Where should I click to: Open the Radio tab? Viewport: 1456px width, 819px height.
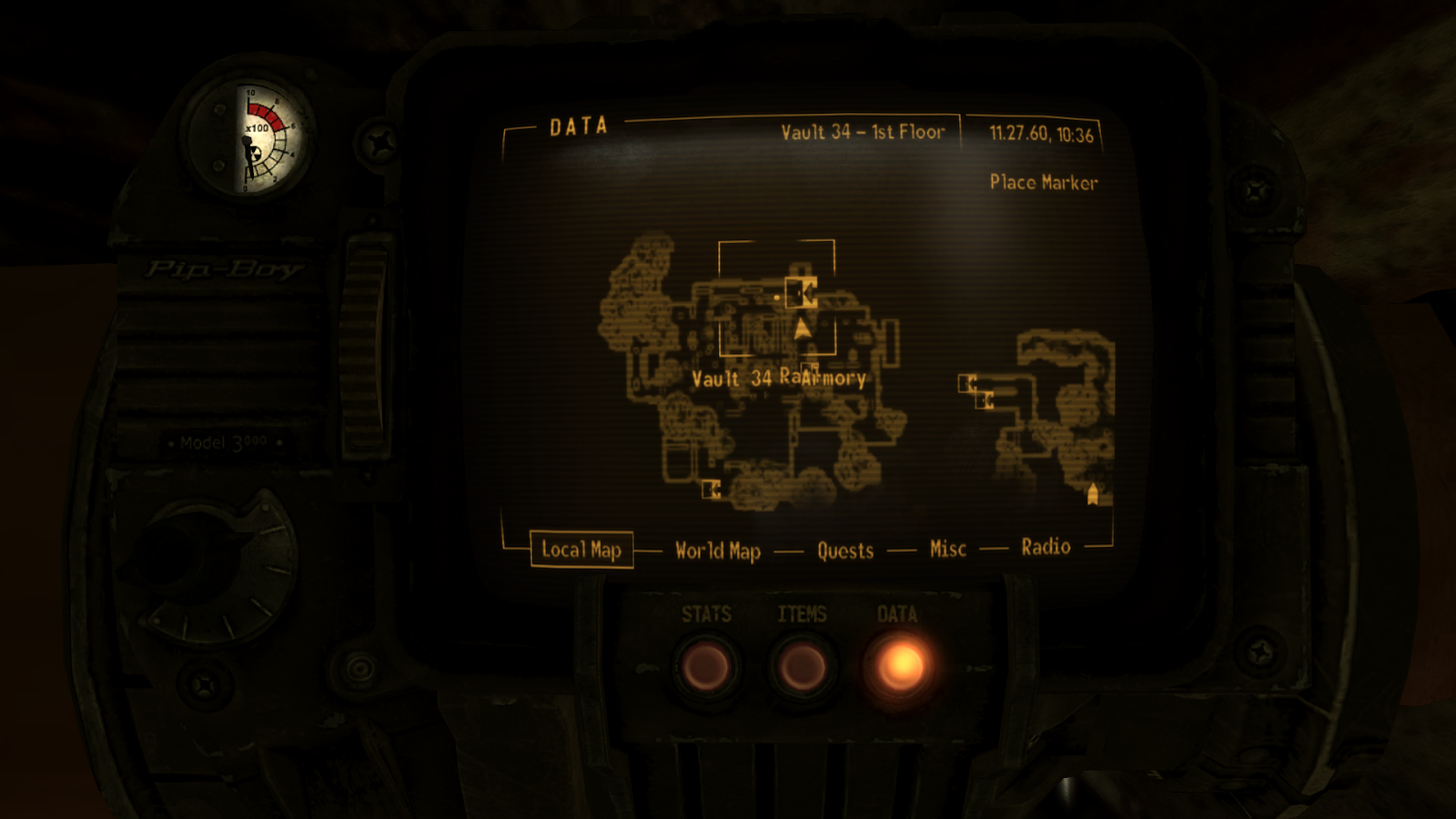pos(1045,547)
